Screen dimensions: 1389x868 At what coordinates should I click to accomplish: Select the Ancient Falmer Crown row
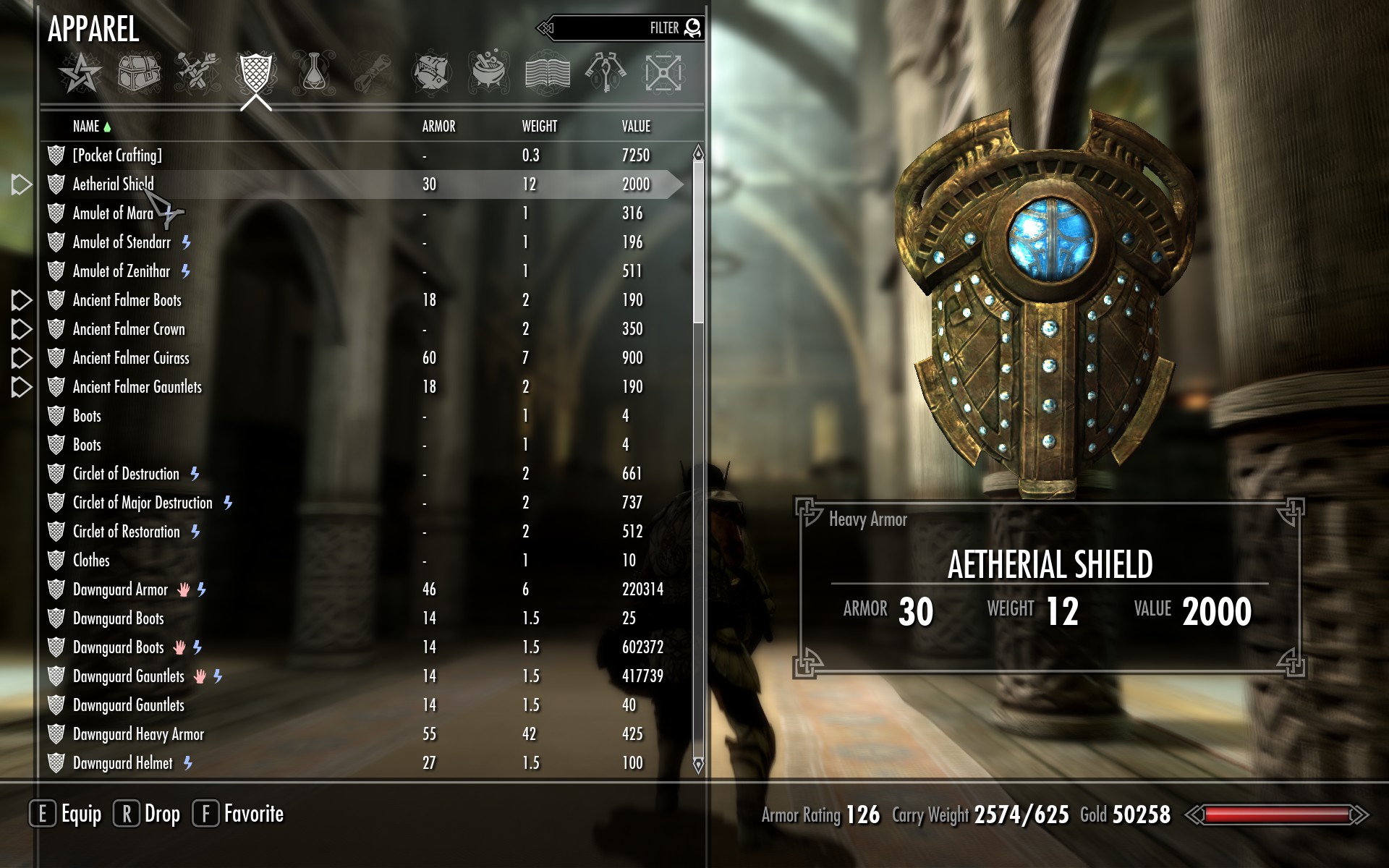(x=129, y=329)
